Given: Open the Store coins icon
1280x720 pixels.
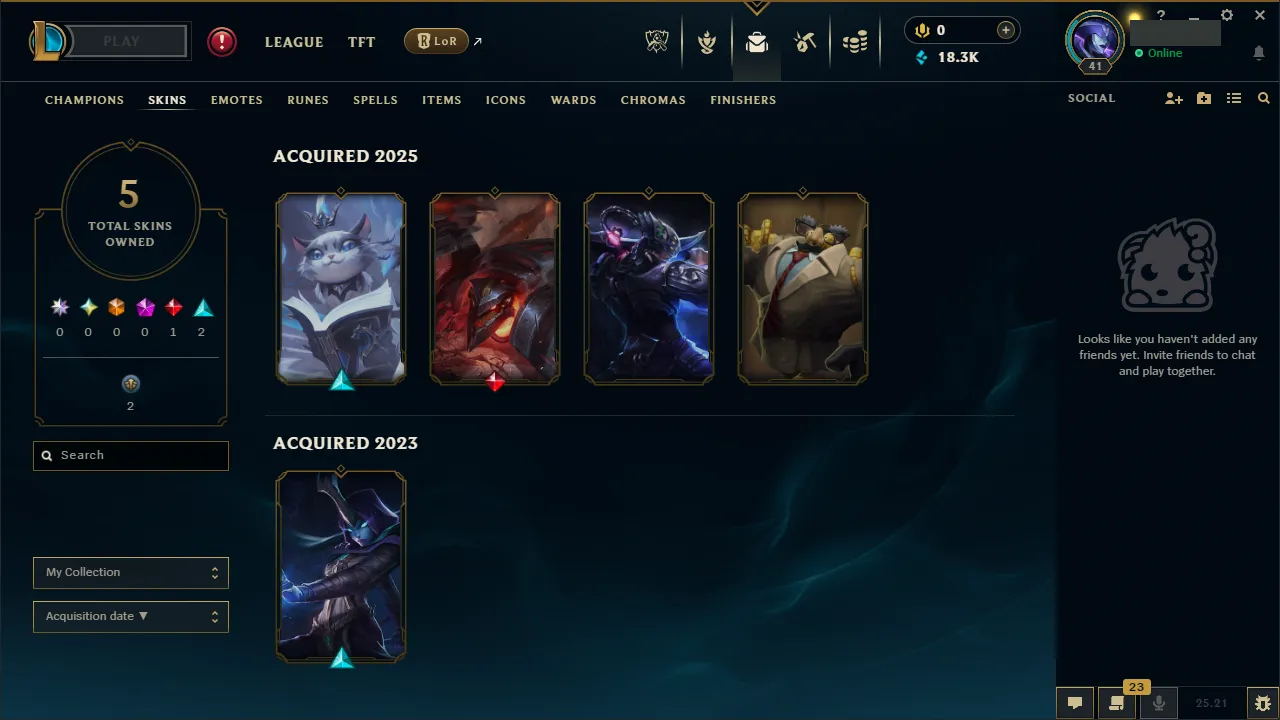Looking at the screenshot, I should 855,41.
